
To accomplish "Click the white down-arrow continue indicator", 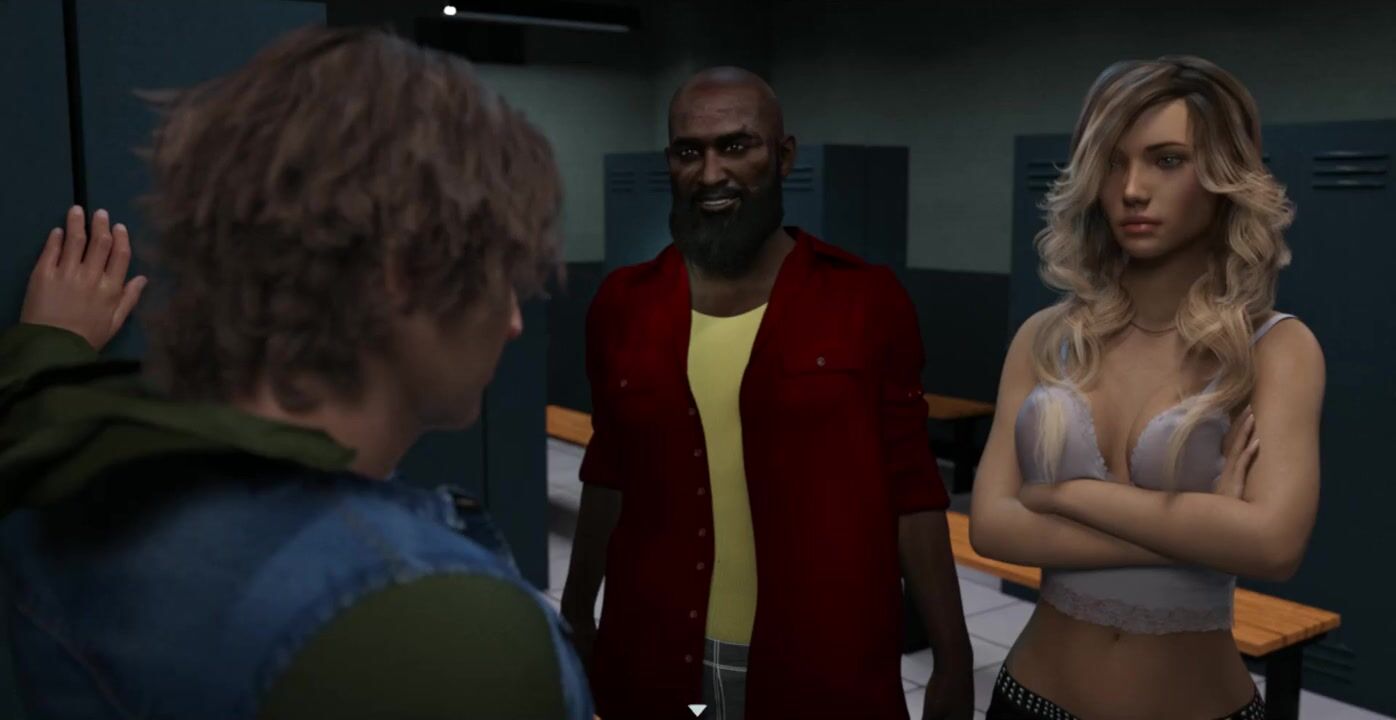I will pyautogui.click(x=697, y=710).
